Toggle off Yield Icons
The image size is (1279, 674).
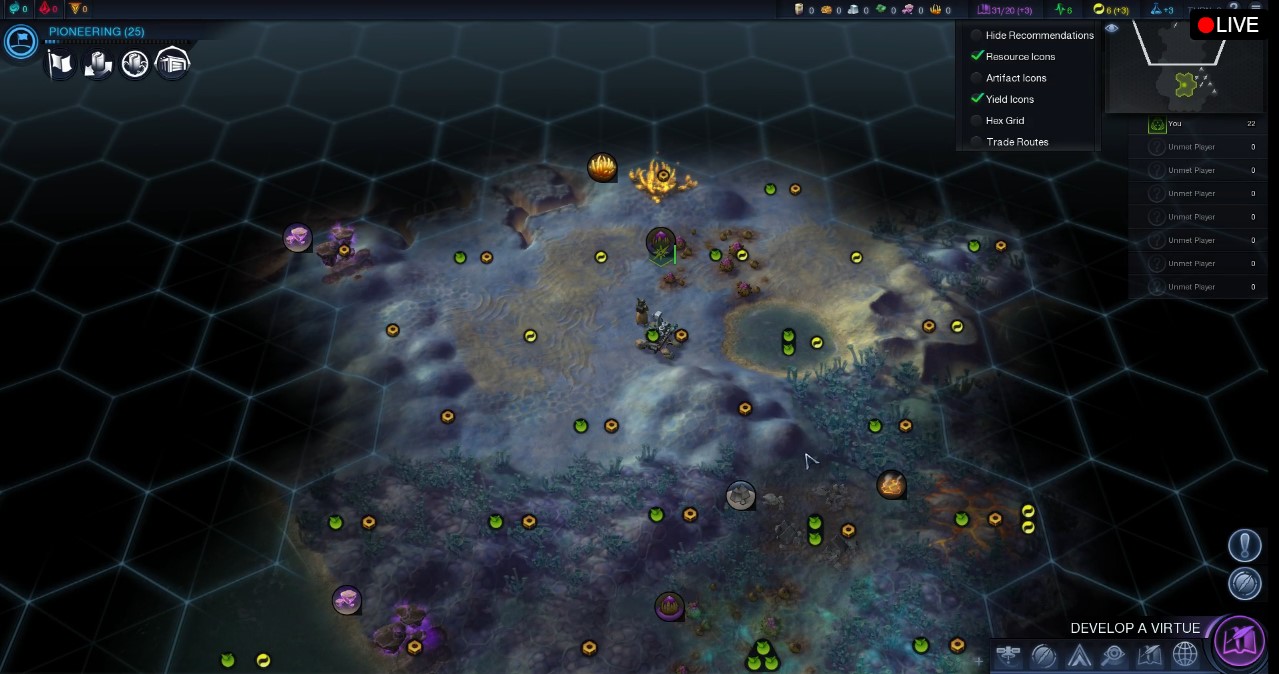(977, 99)
